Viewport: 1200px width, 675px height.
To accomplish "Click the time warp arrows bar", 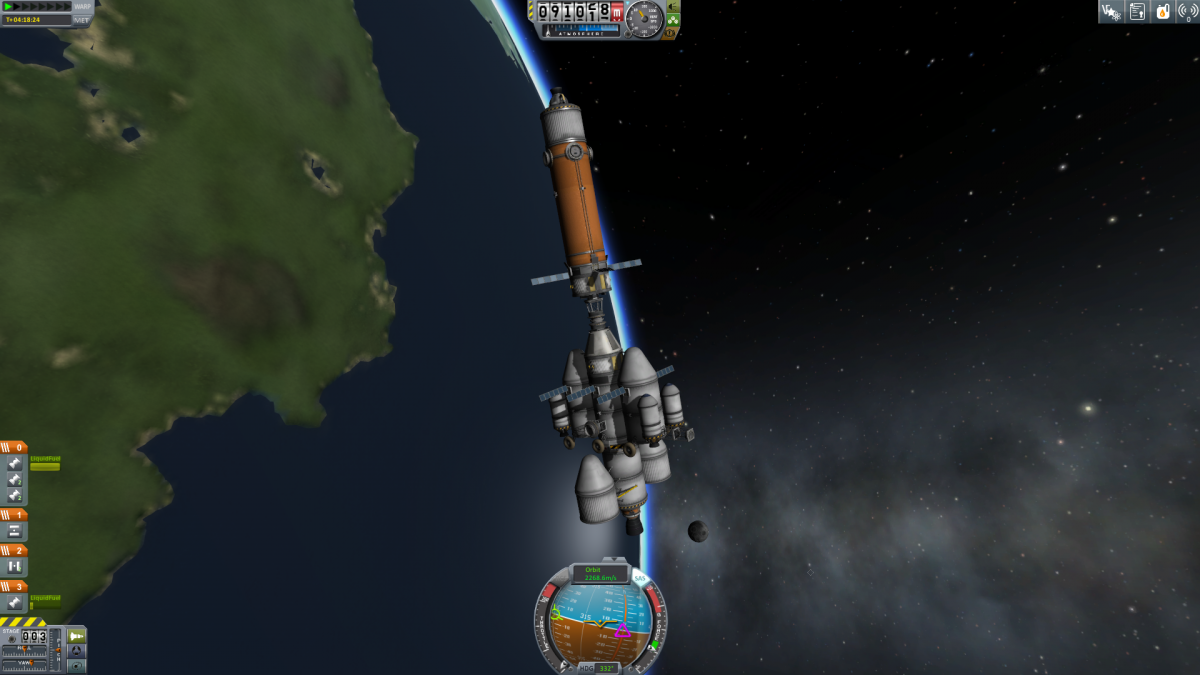I will [40, 6].
